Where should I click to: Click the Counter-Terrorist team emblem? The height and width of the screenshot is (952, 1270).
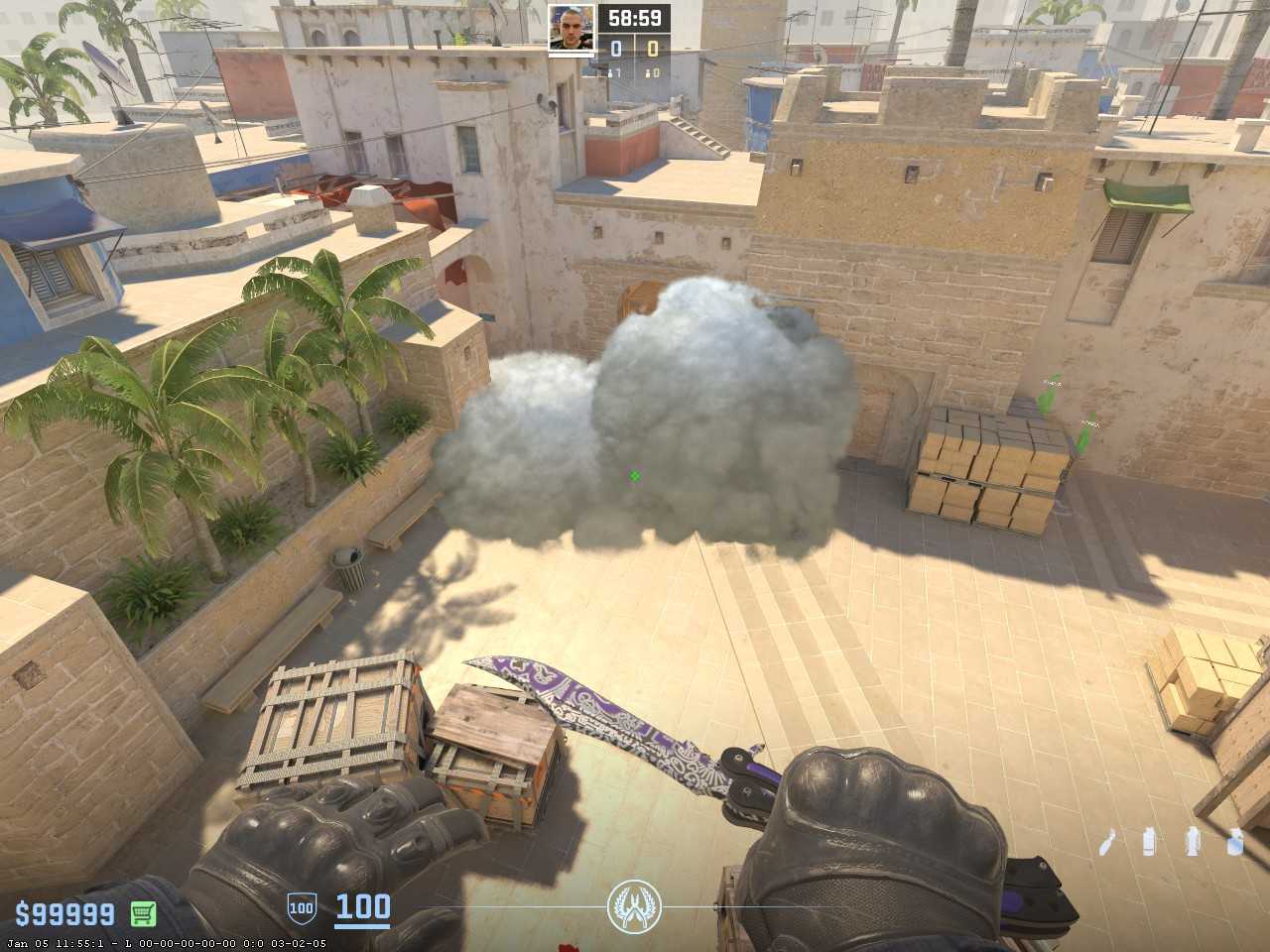(633, 904)
